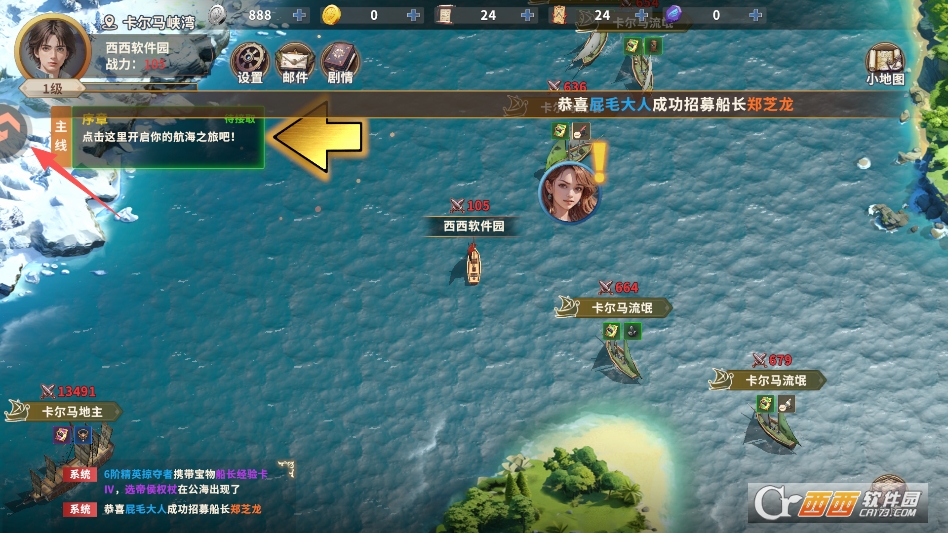Open the 小地图 minimap
The width and height of the screenshot is (948, 533).
pos(885,62)
